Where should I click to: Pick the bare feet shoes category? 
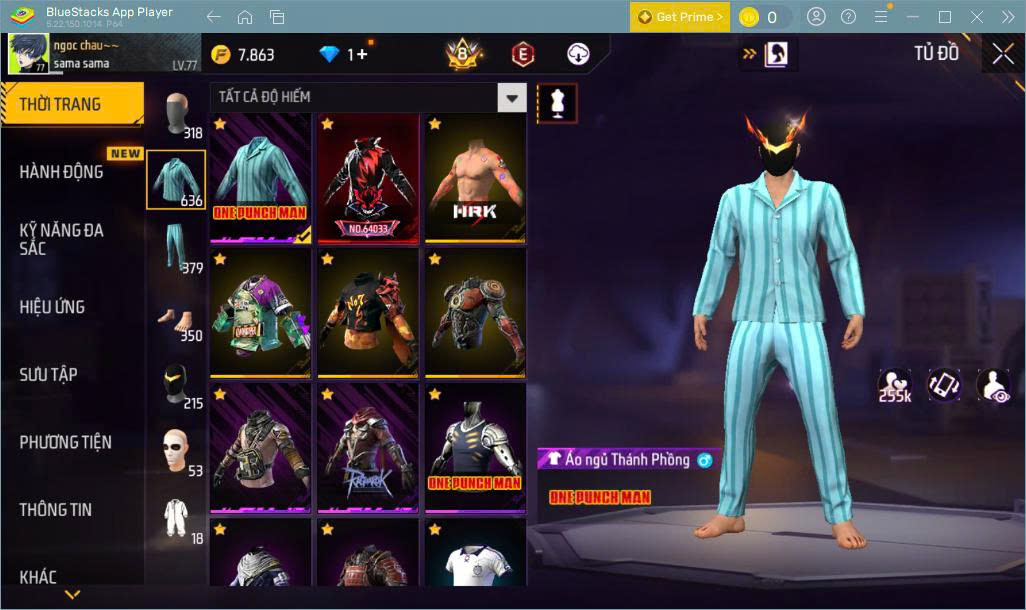(176, 320)
